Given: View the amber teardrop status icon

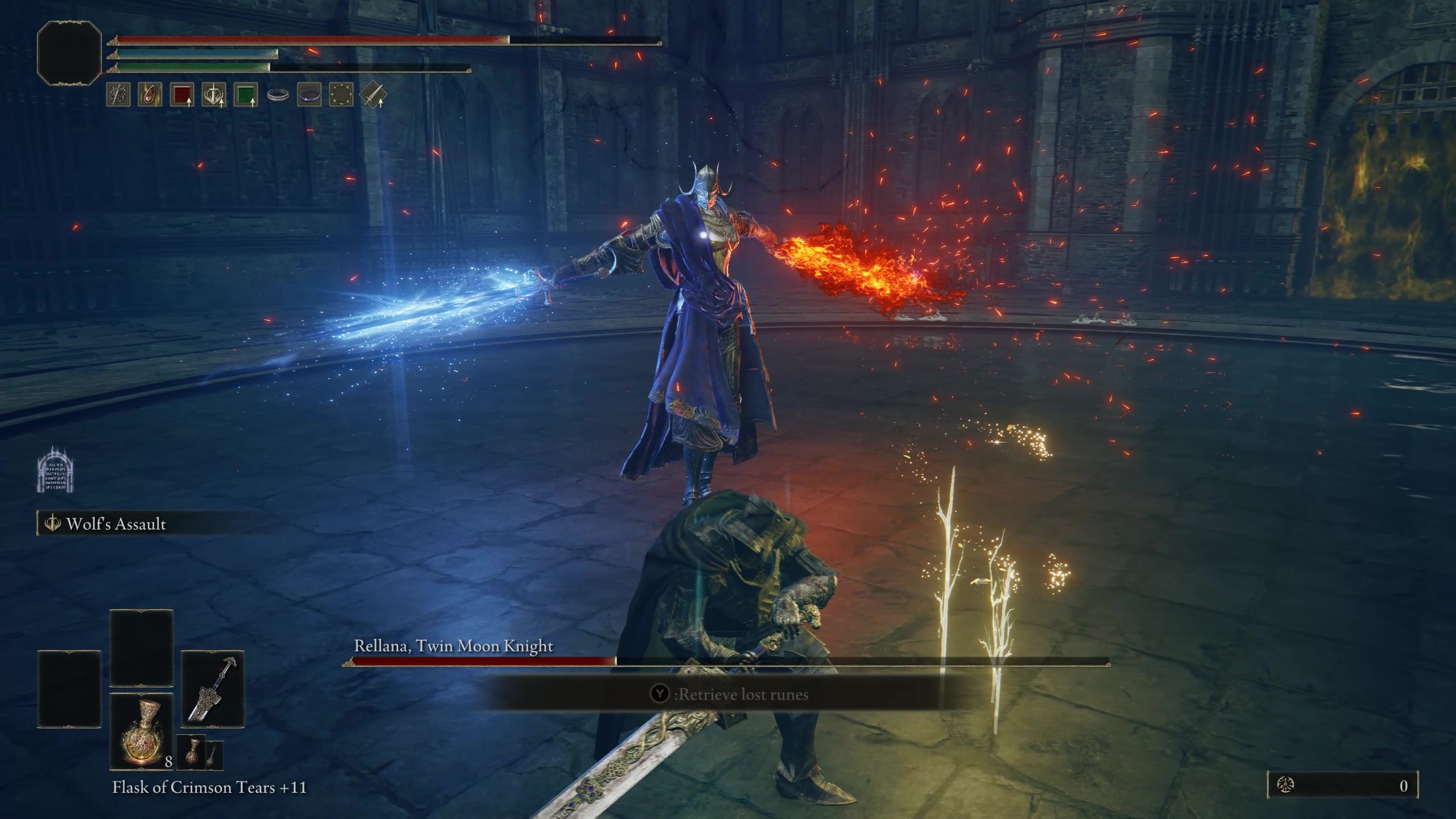Looking at the screenshot, I should [150, 95].
